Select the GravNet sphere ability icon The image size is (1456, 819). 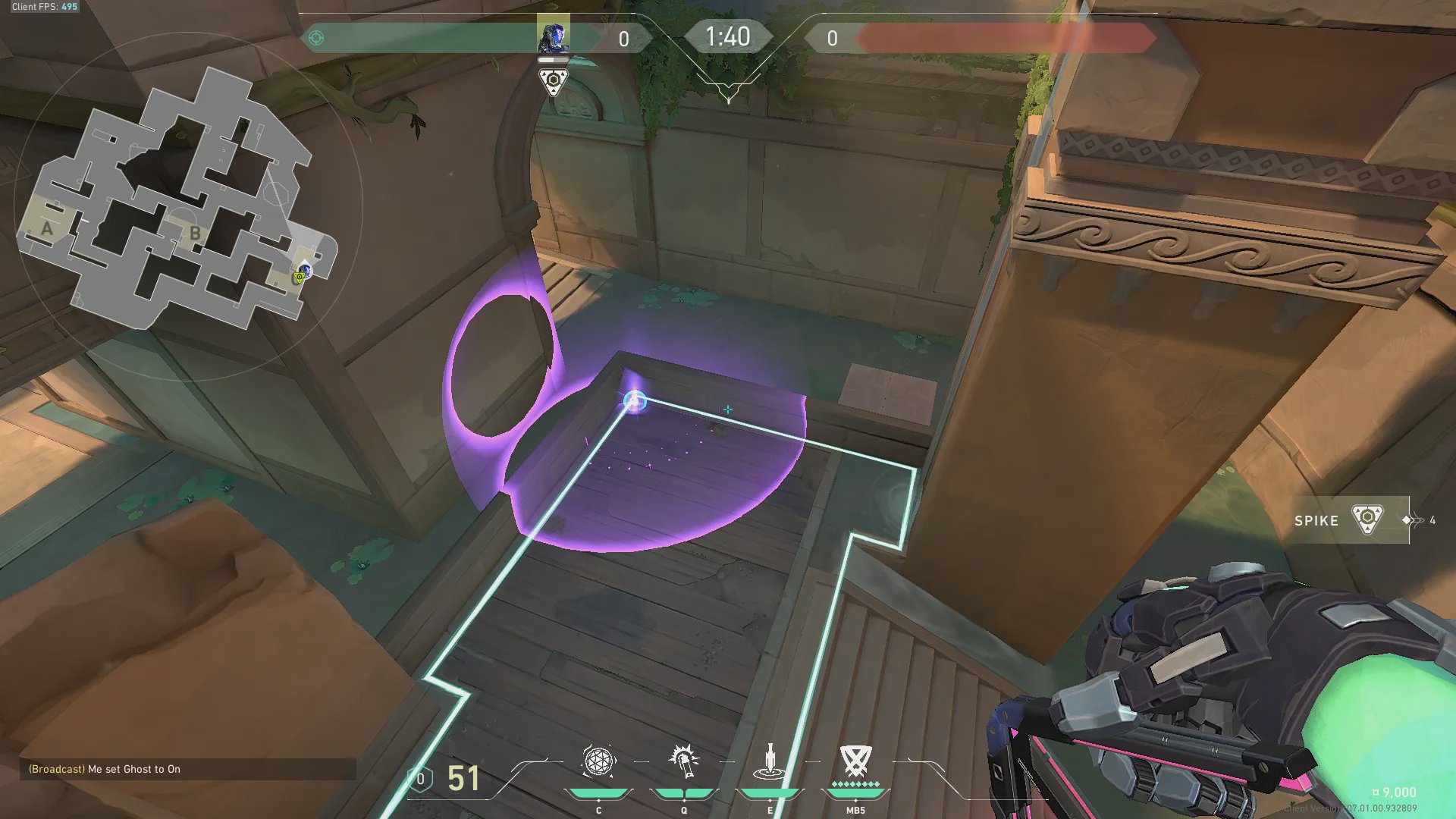pyautogui.click(x=598, y=761)
